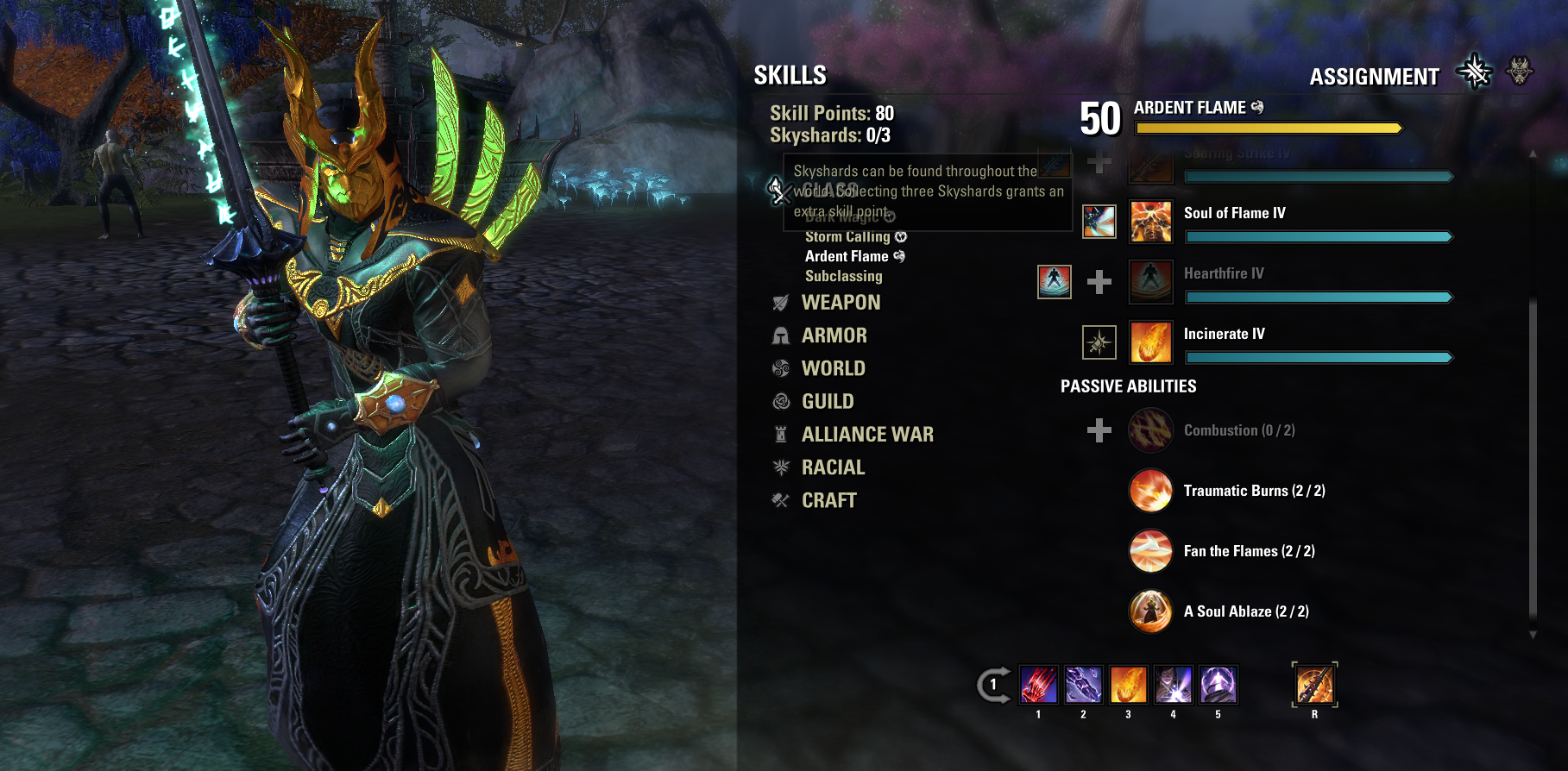Choose the Ardent Flame skill line

[847, 257]
